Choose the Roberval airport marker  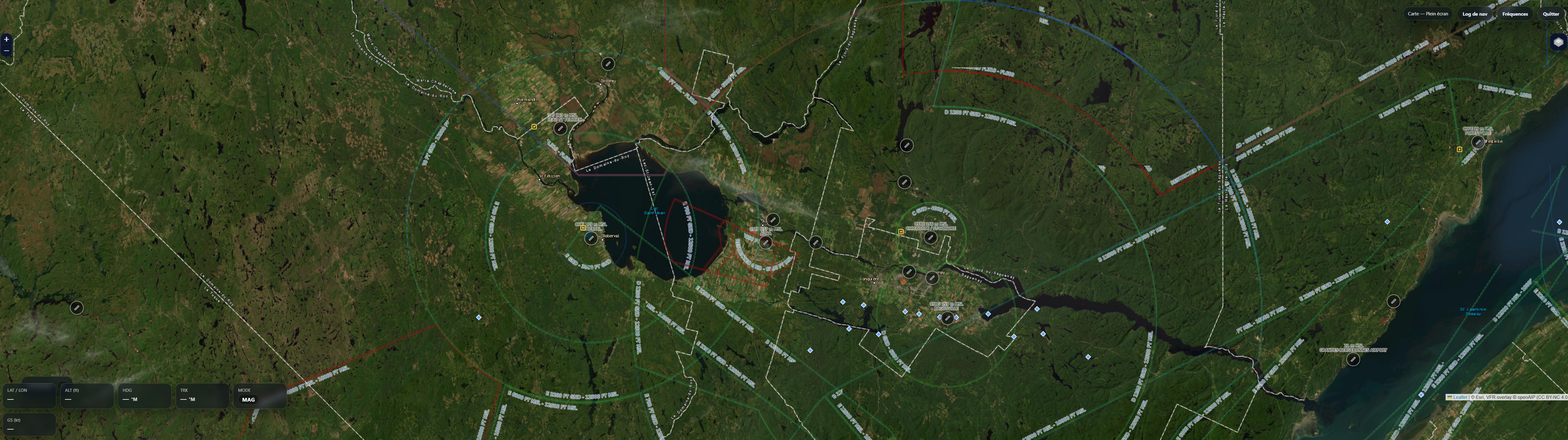pyautogui.click(x=591, y=239)
